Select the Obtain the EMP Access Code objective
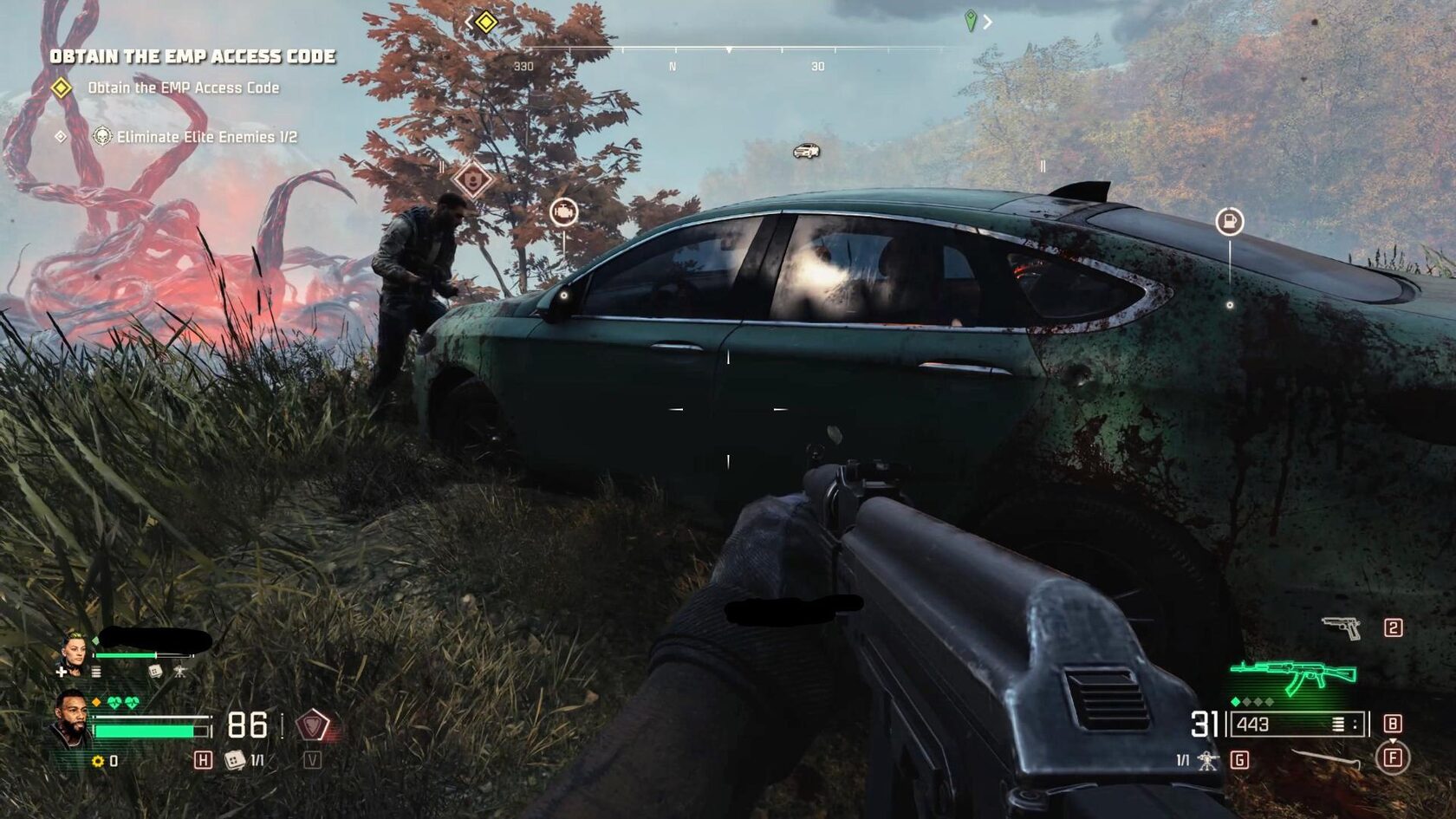Screen dimensions: 1456x819 (x=183, y=88)
